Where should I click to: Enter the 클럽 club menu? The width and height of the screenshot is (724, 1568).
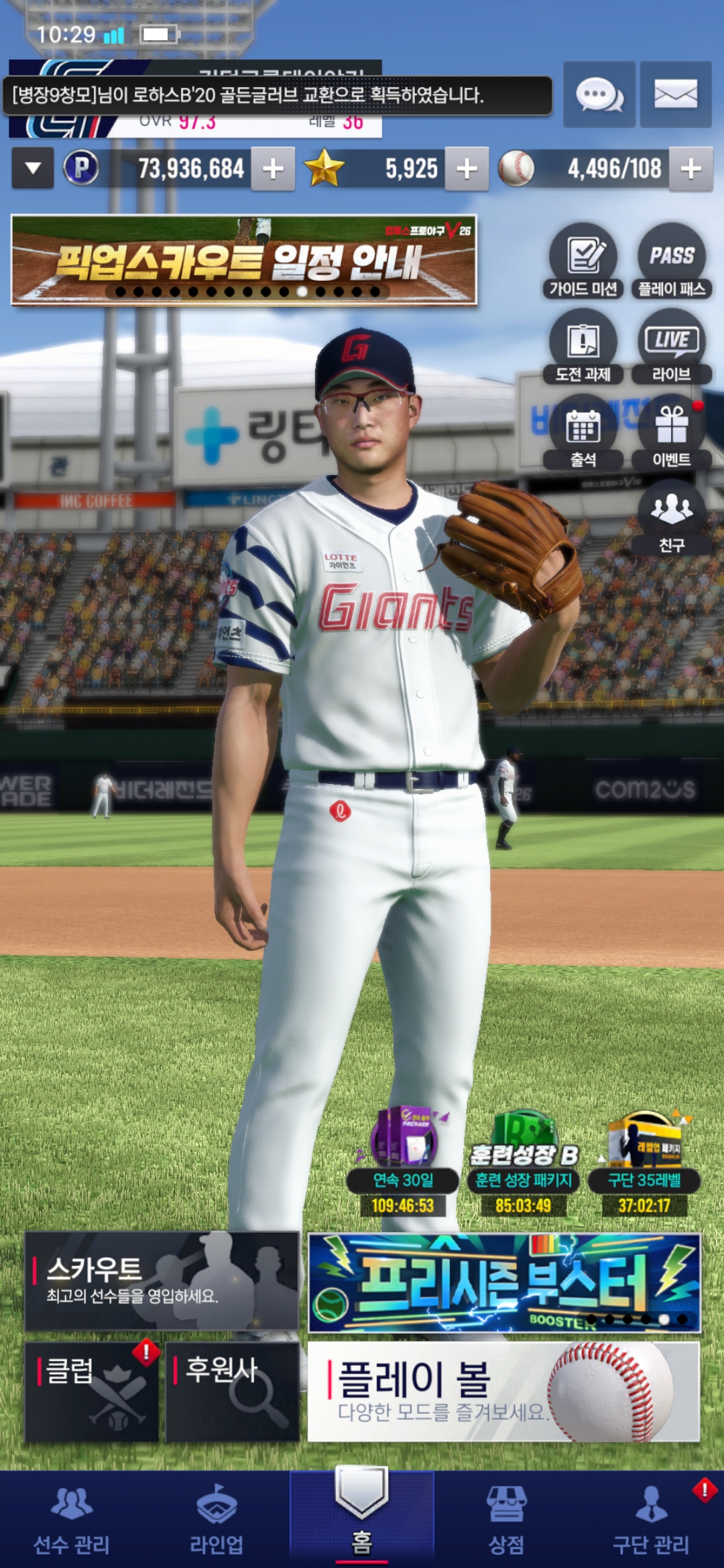92,1392
